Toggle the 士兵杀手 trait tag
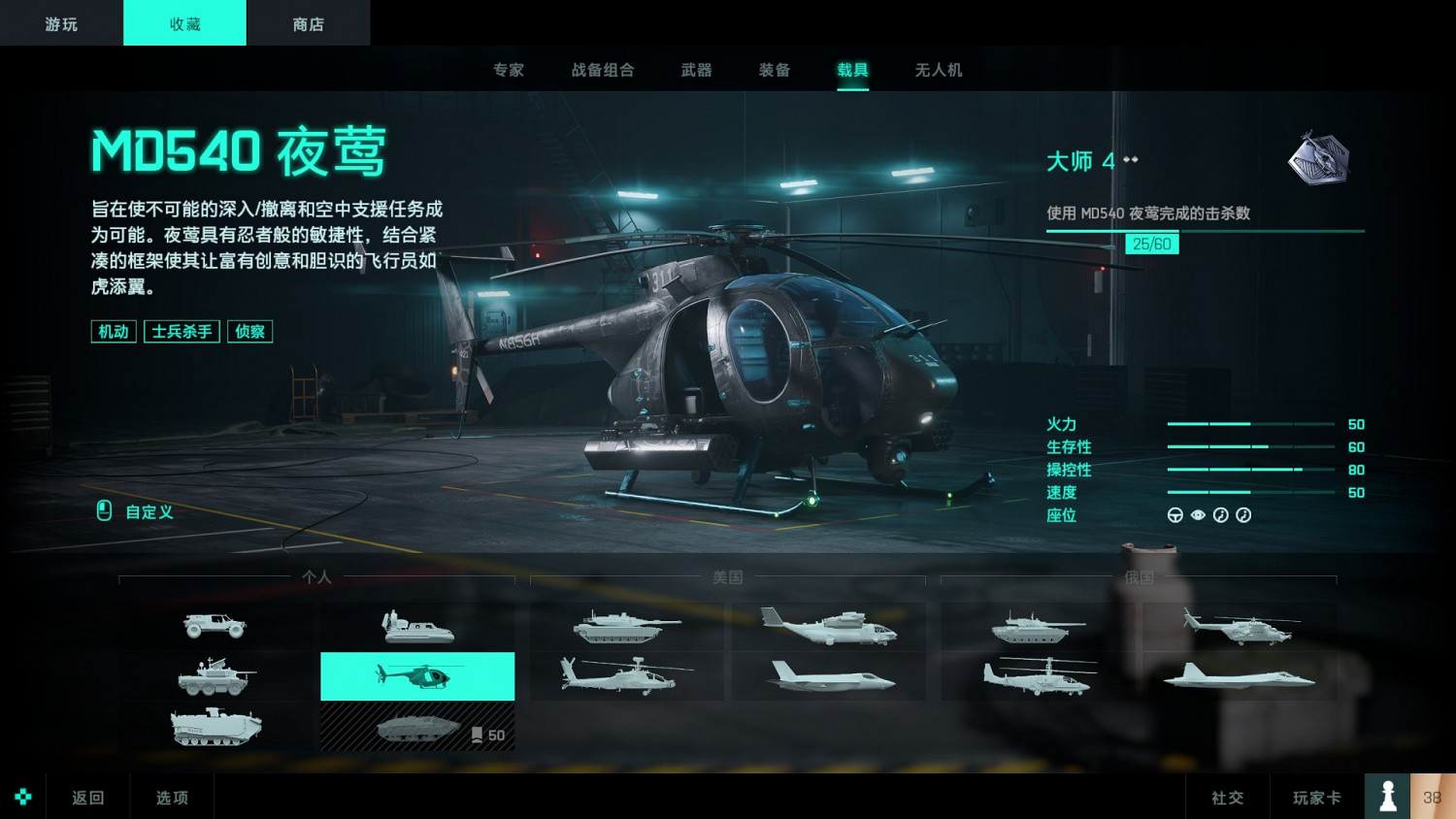Viewport: 1456px width, 819px height. point(181,331)
